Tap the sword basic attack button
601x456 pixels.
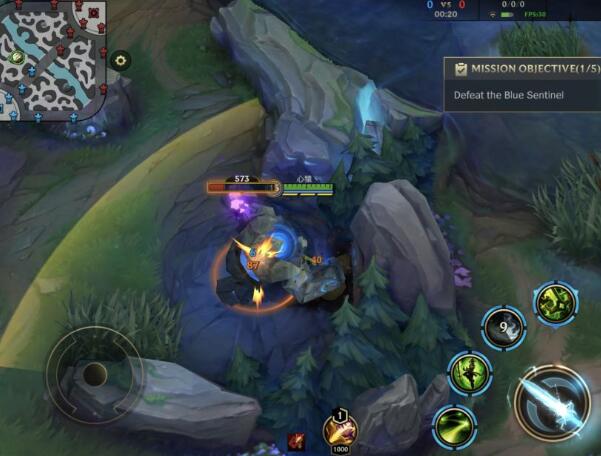click(x=553, y=404)
